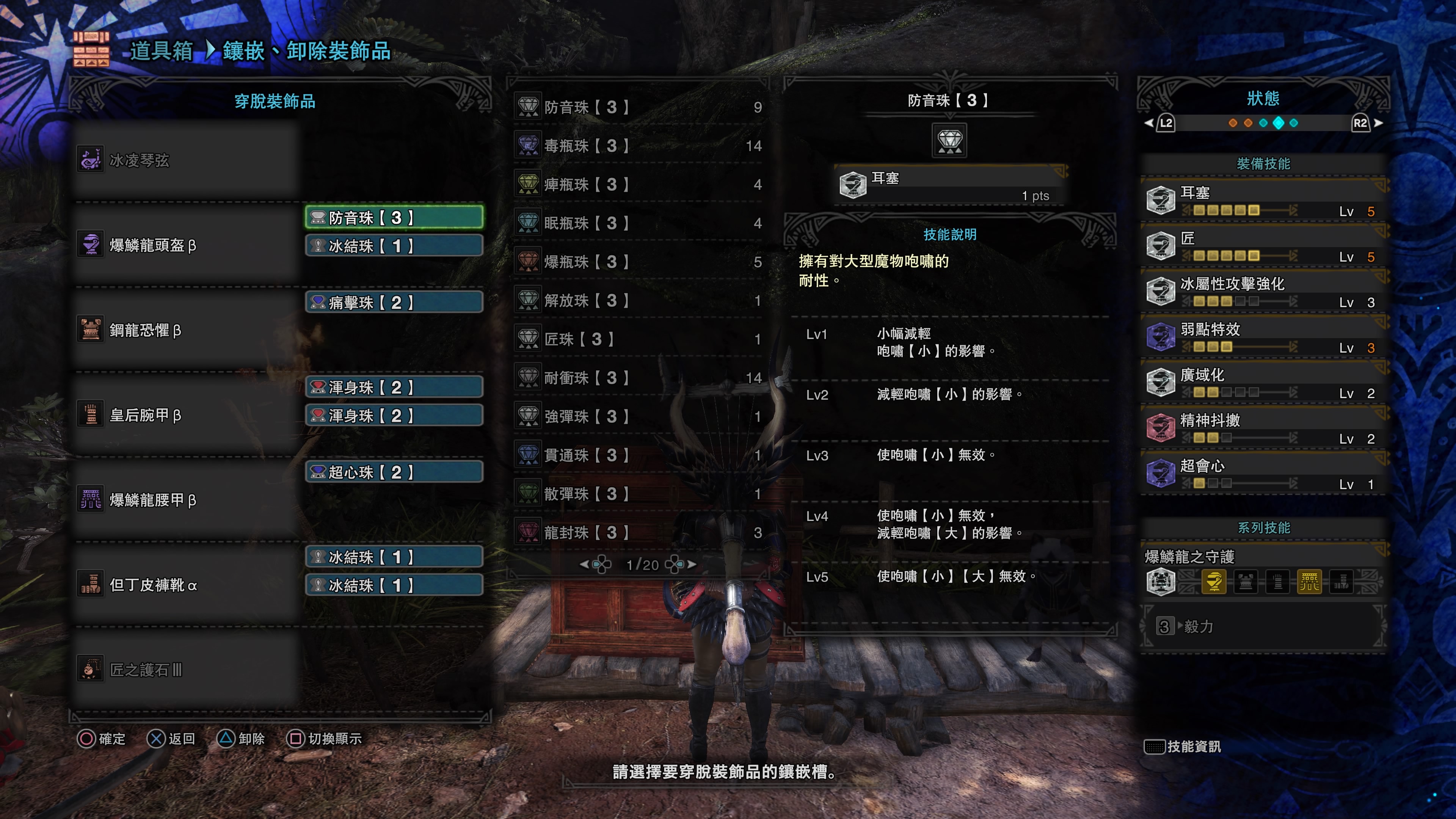Choose 痺瓶珠【3】 in the jewel list

(x=639, y=184)
